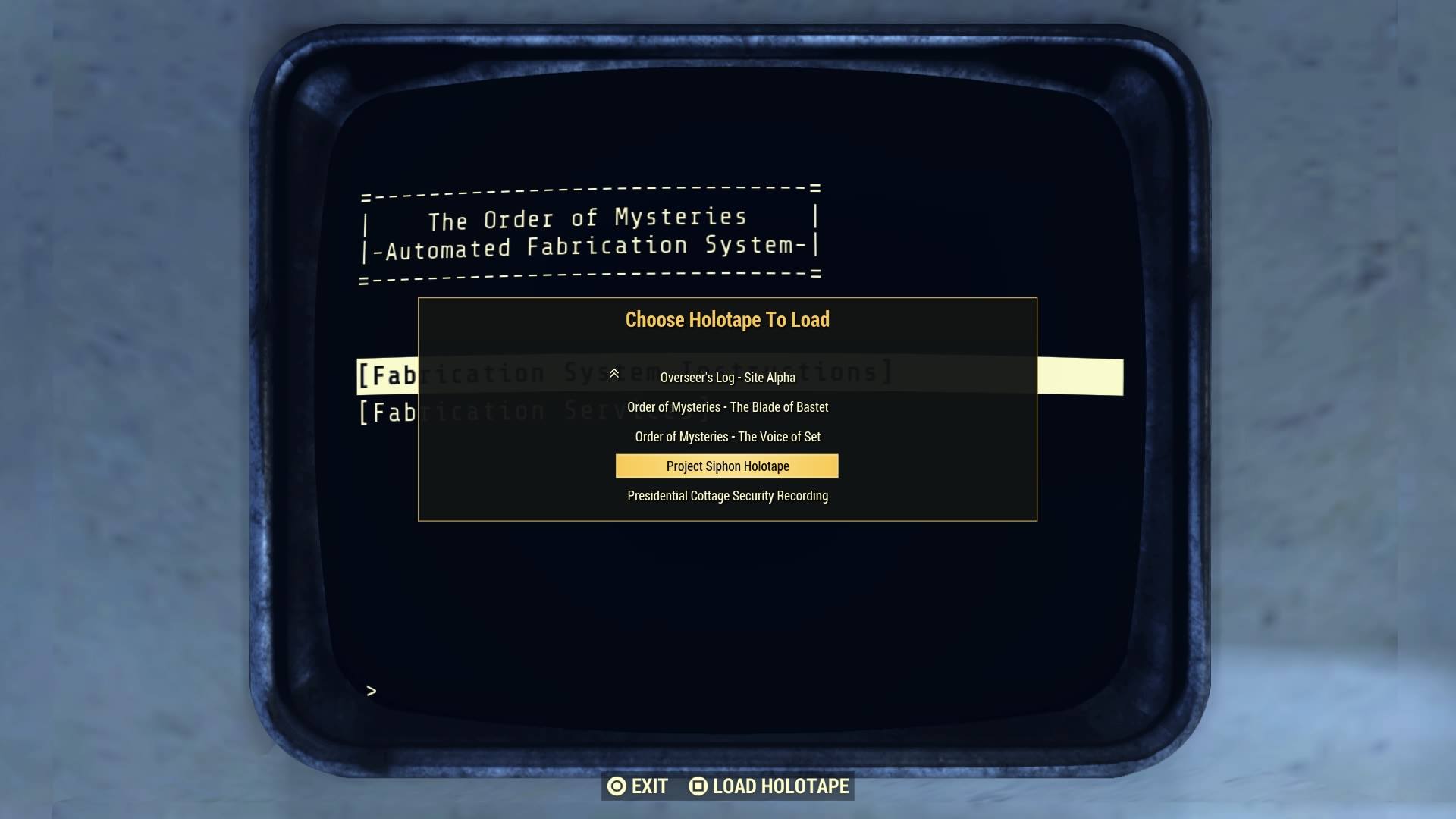Select the Overseer's Log - Site Alpha icon row
The height and width of the screenshot is (819, 1456).
coord(726,377)
